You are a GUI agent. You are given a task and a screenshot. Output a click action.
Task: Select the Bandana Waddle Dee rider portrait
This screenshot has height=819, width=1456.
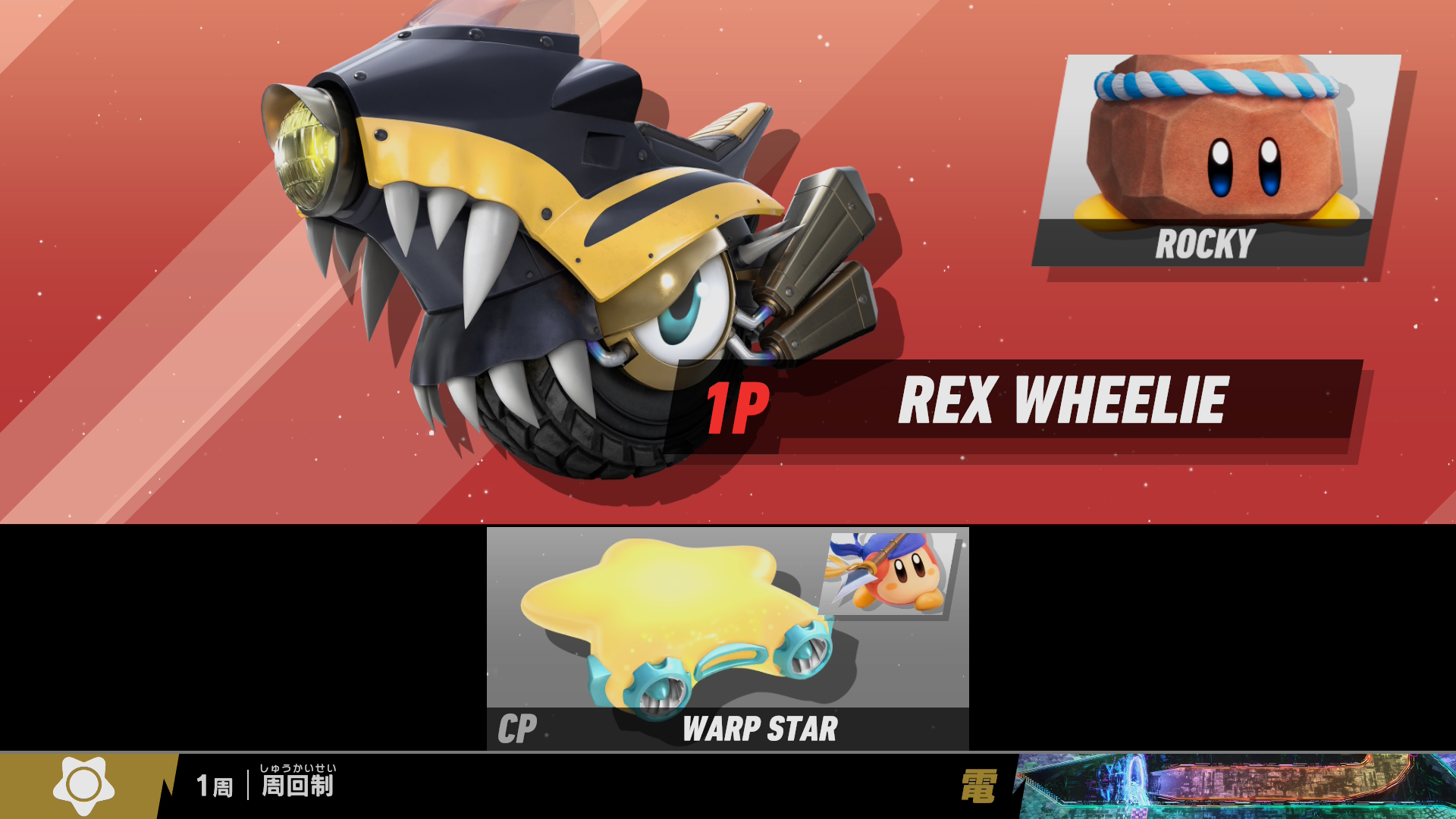coord(890,574)
